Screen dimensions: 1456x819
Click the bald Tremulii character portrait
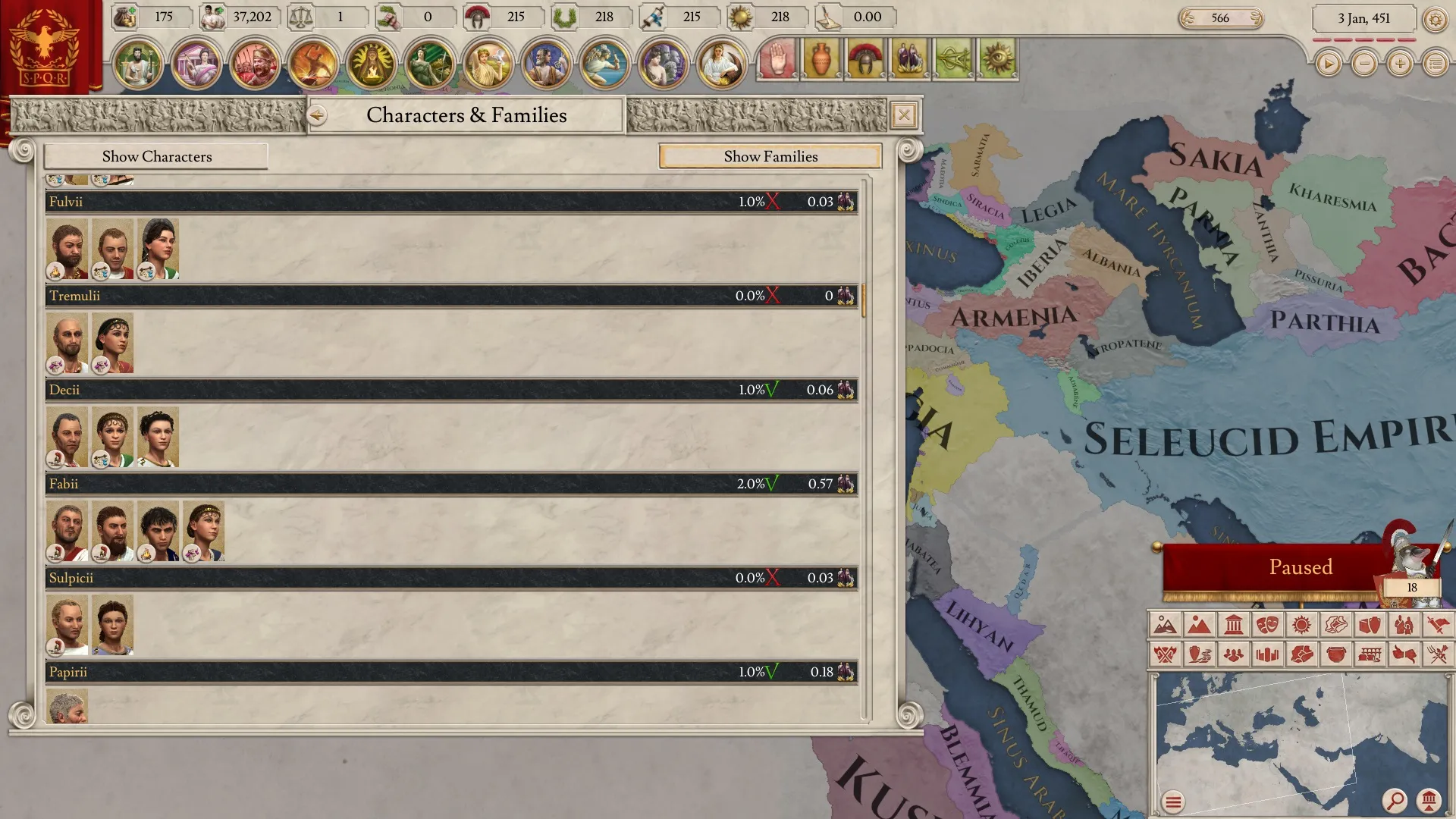point(67,343)
